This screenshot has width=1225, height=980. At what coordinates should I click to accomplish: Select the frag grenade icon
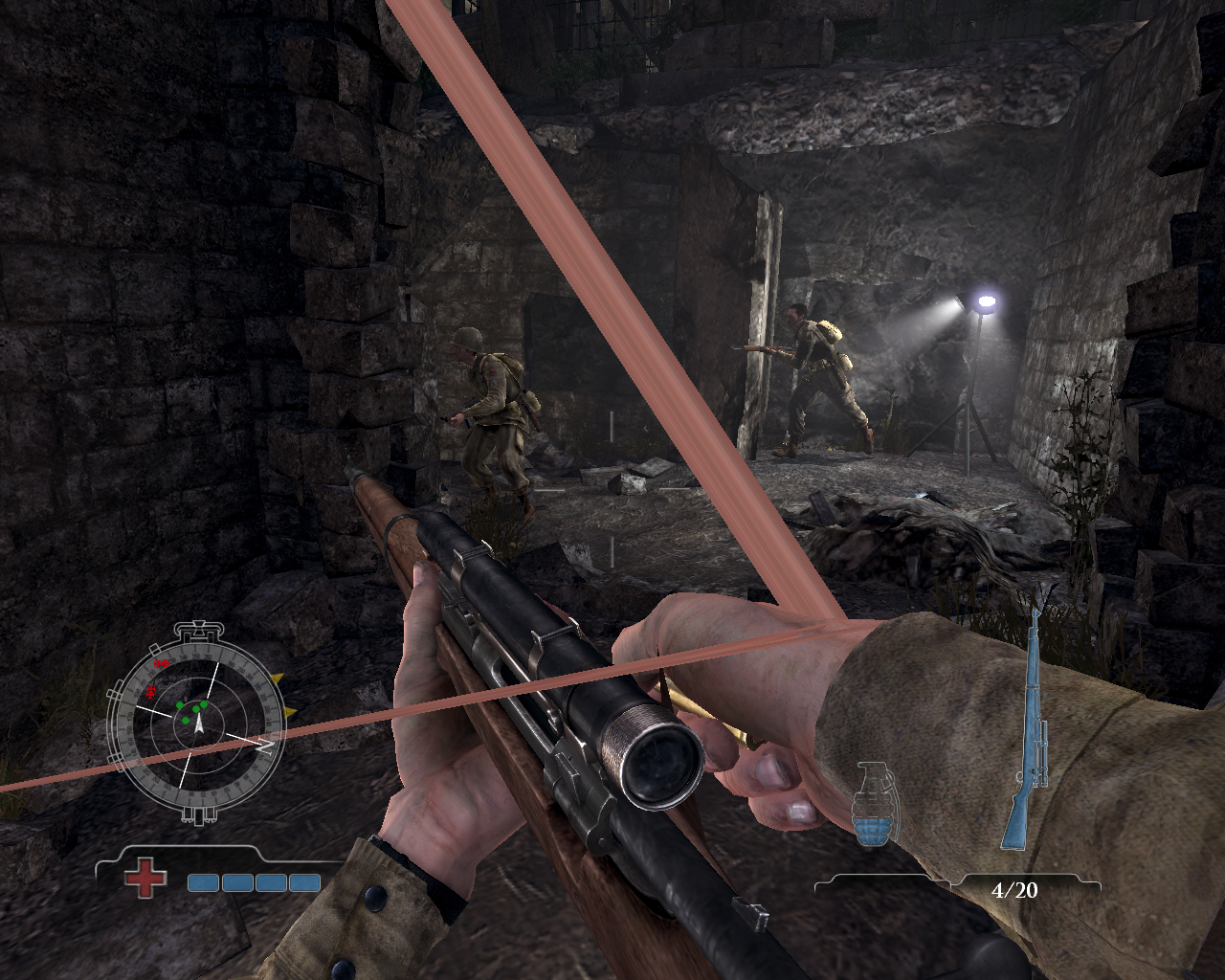pyautogui.click(x=871, y=805)
